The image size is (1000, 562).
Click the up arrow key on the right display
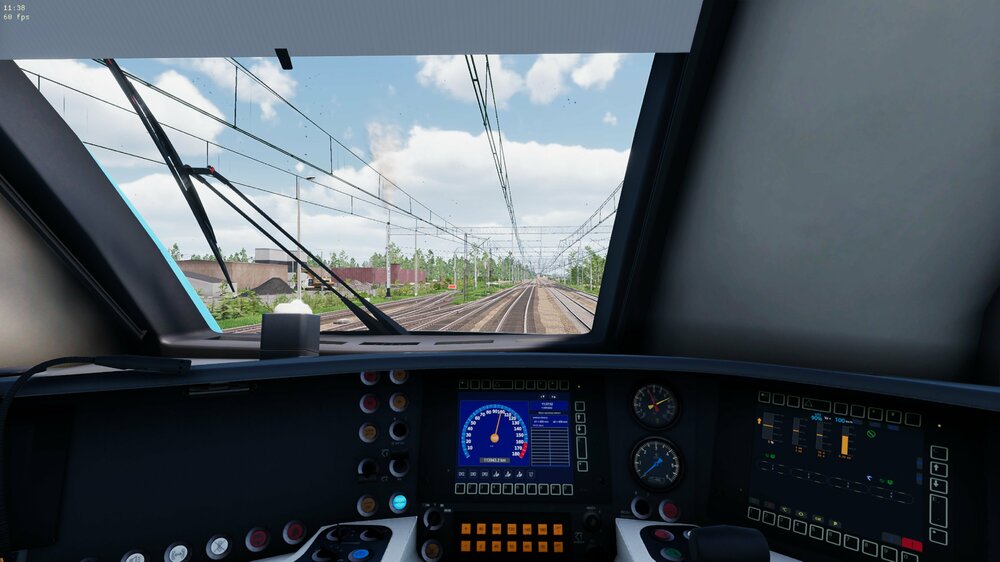pos(938,469)
